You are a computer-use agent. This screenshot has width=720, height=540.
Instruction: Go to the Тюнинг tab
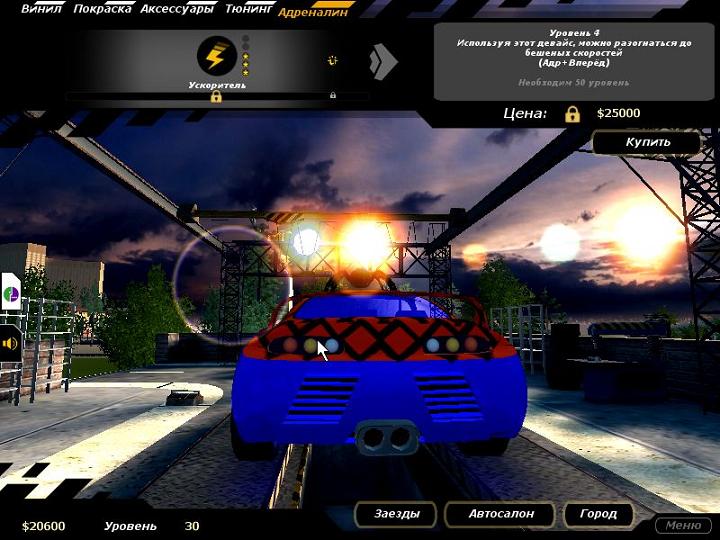(x=248, y=9)
